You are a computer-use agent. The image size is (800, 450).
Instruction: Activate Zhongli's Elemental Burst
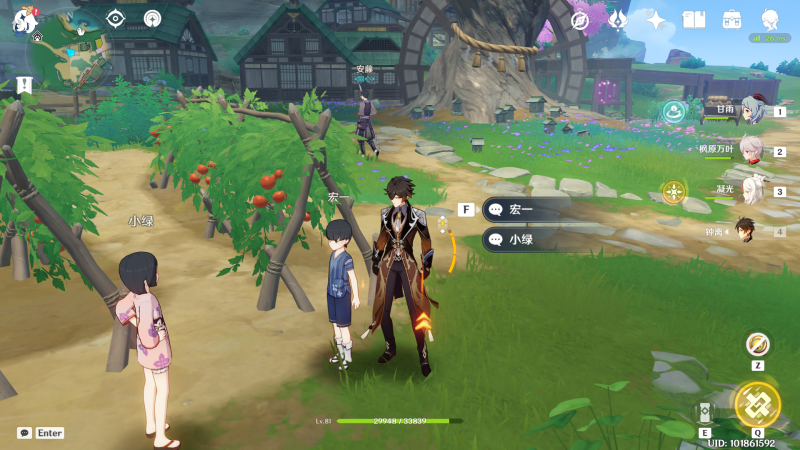[757, 404]
